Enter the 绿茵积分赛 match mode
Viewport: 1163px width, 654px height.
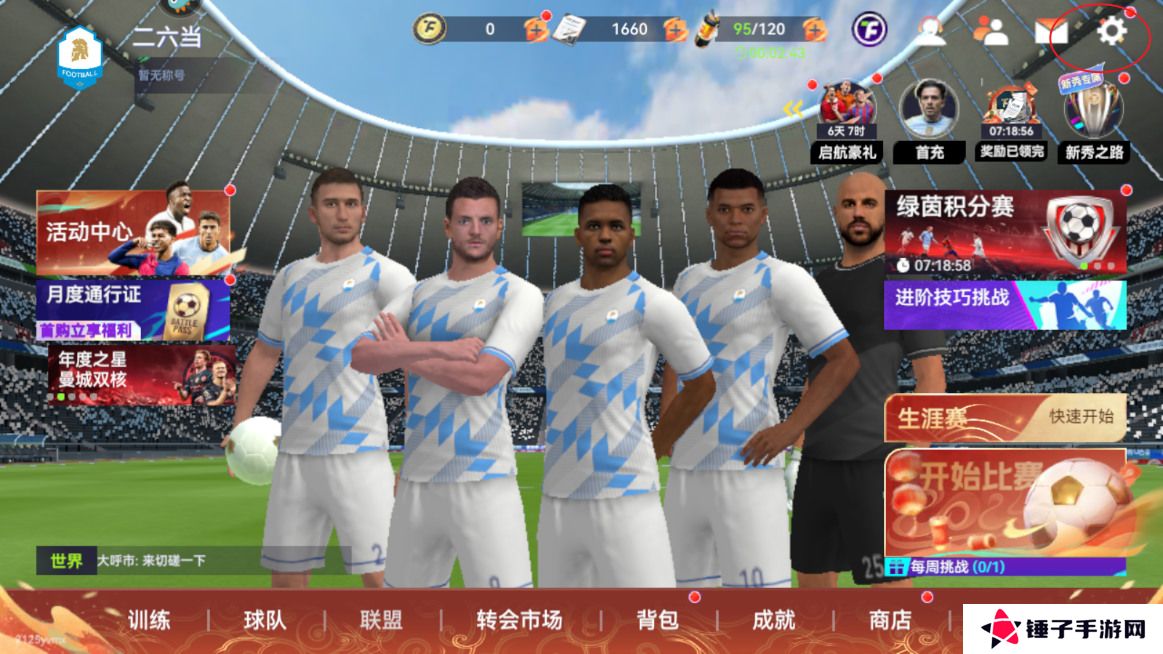1004,232
